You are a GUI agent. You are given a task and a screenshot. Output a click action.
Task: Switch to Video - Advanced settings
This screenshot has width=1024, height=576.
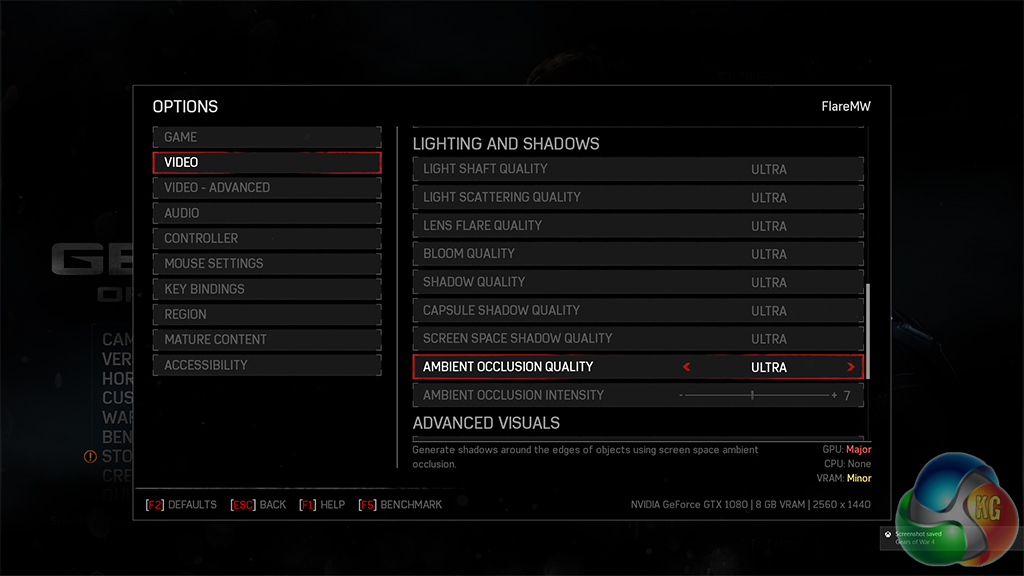point(266,187)
